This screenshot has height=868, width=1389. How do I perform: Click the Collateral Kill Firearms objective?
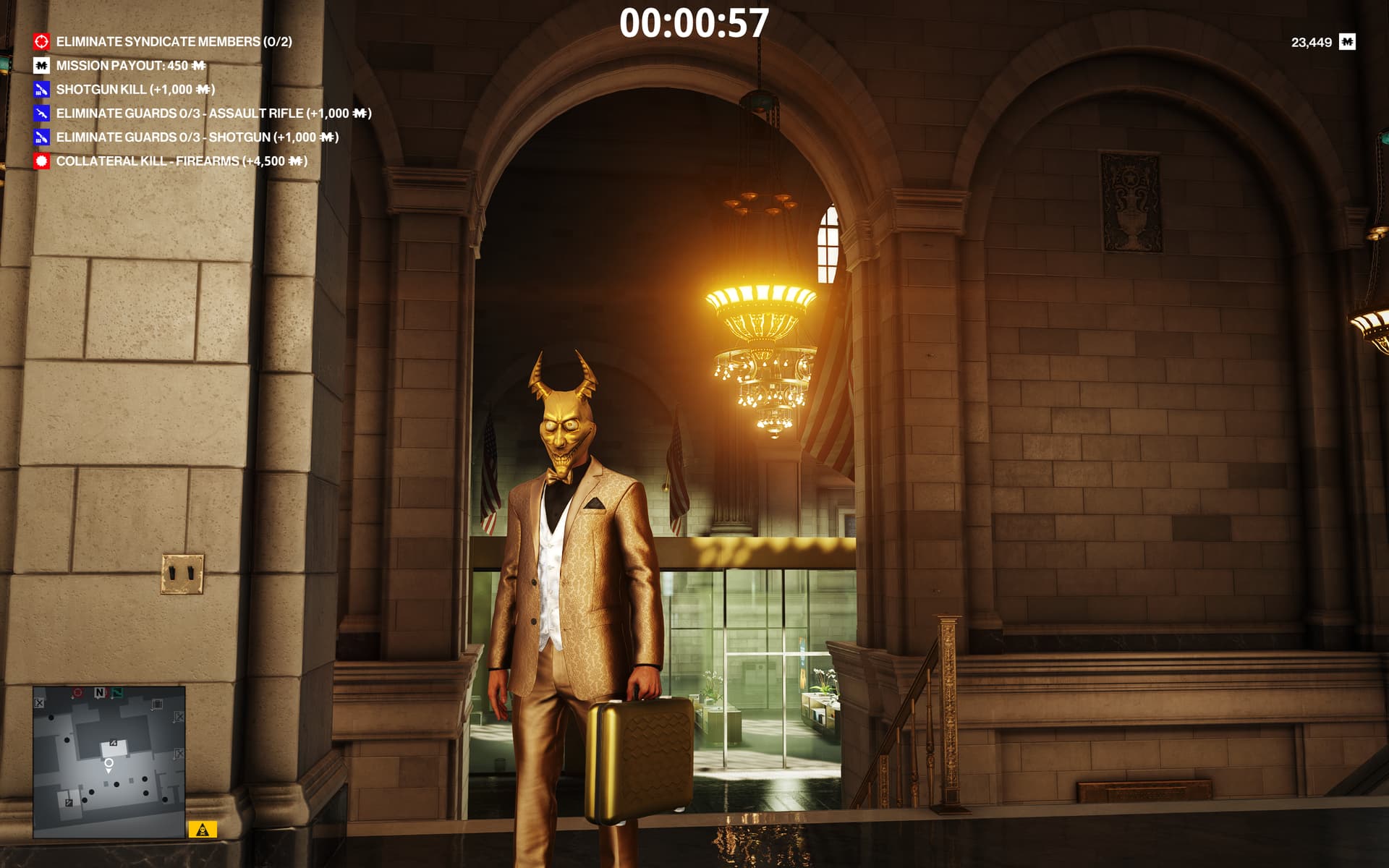point(182,161)
